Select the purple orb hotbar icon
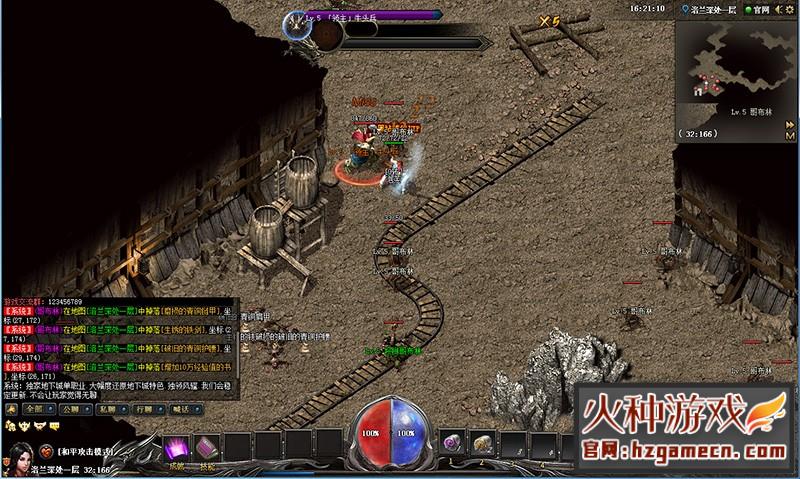 pyautogui.click(x=454, y=442)
